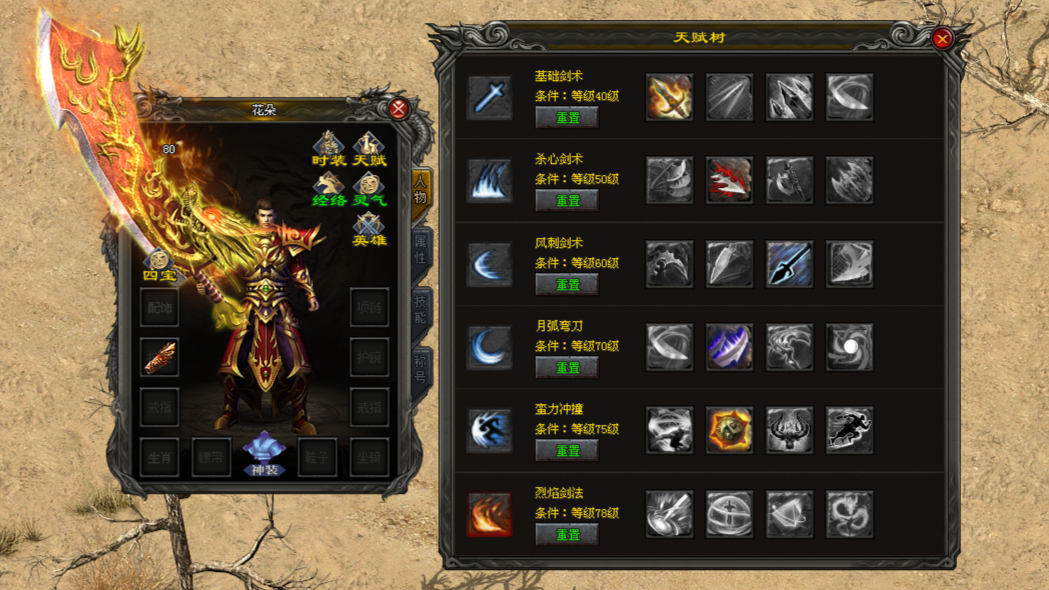
Task: Select the red claw talent for 杀心剑术
Action: [x=729, y=181]
